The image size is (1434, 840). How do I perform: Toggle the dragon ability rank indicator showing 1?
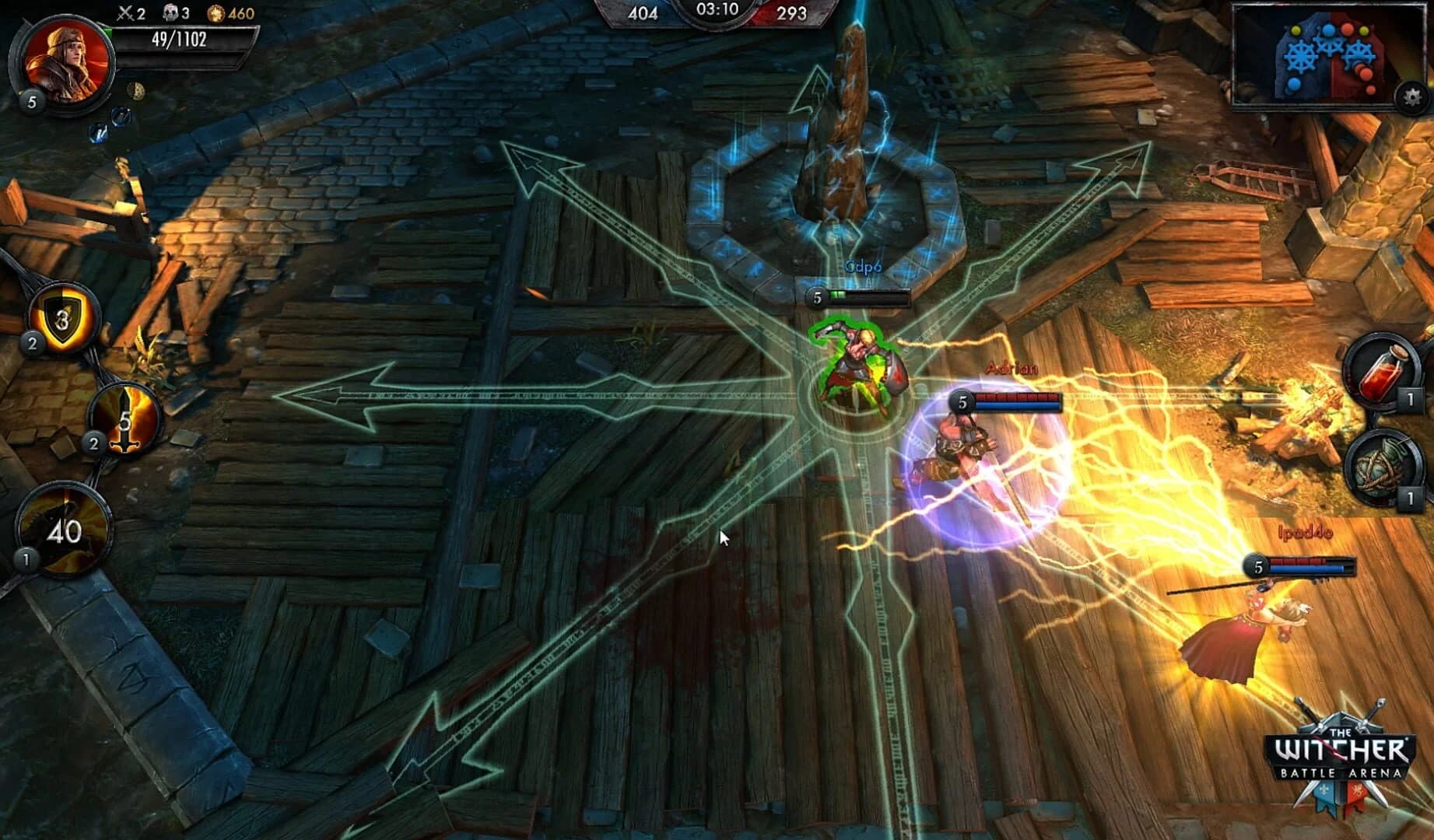click(x=28, y=559)
